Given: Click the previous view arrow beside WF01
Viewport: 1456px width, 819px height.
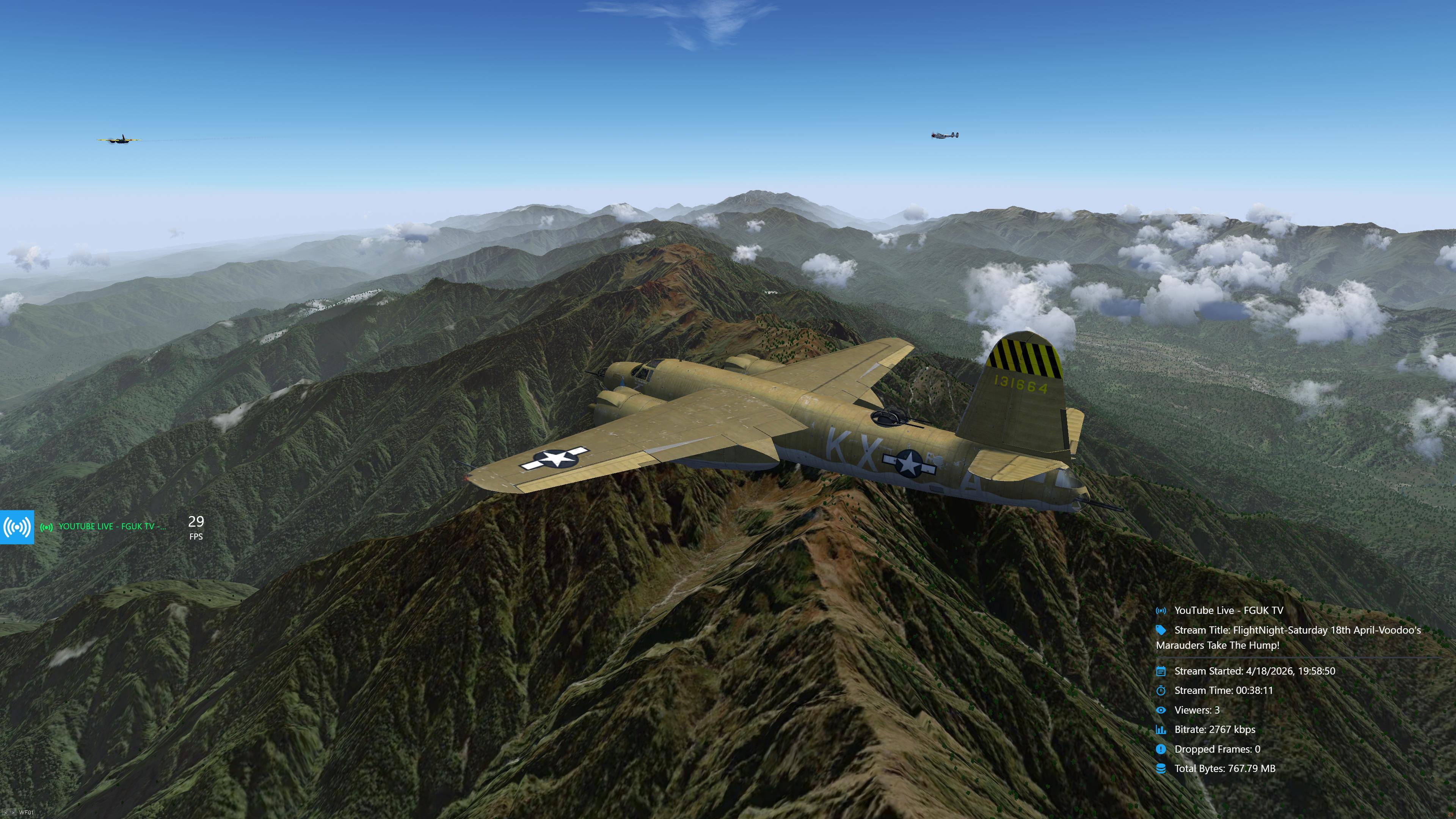Looking at the screenshot, I should coord(6,812).
